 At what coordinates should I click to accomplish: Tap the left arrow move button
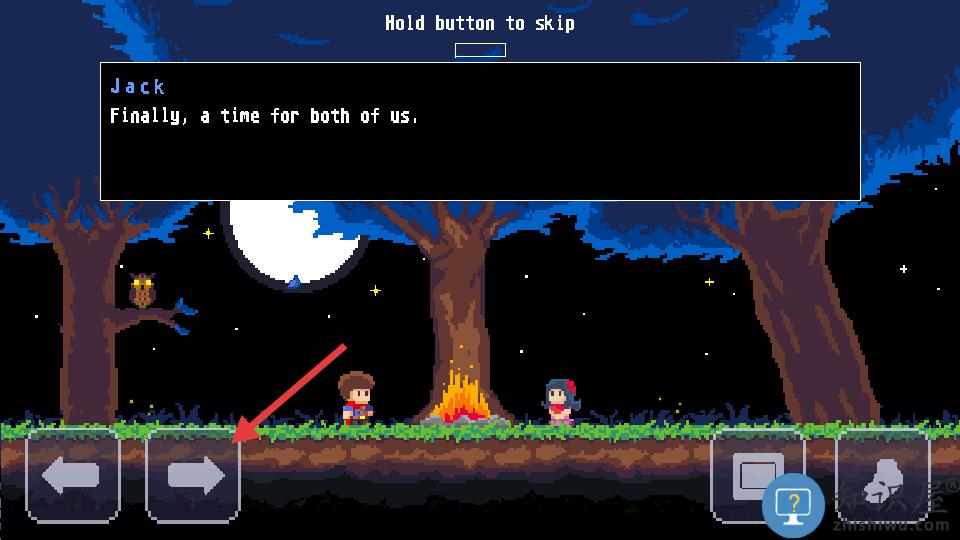click(x=72, y=476)
